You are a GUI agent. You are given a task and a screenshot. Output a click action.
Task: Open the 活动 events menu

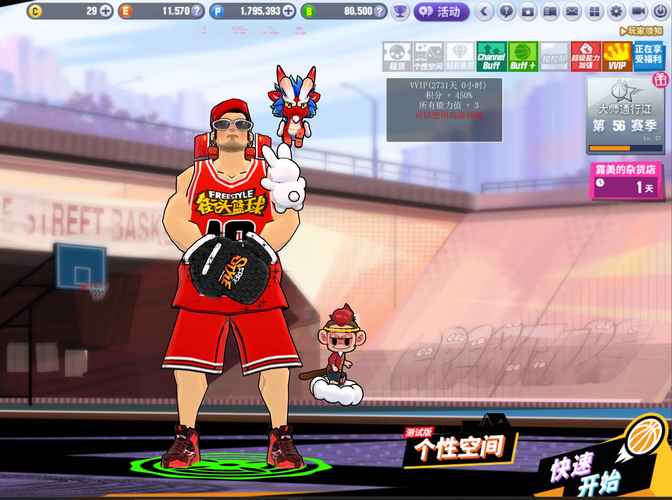pos(440,12)
